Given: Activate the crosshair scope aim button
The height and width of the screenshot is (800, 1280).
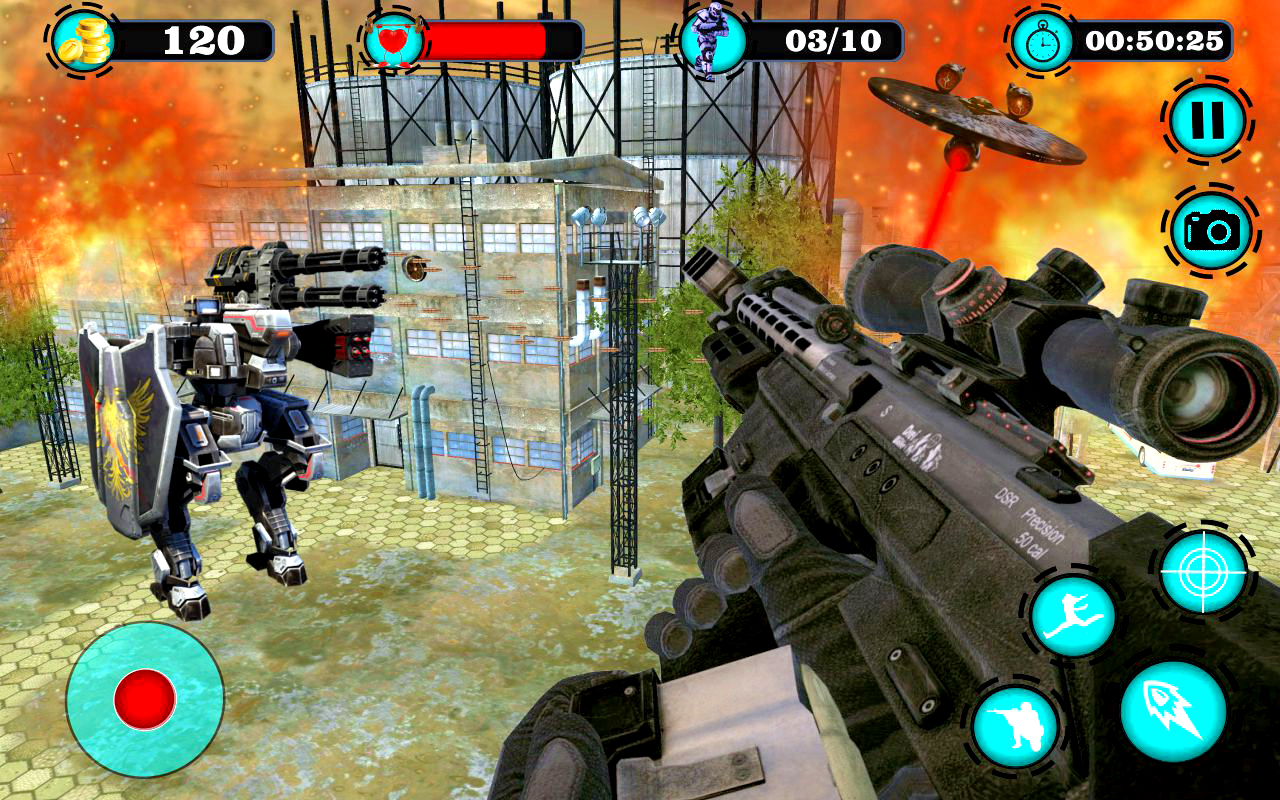Looking at the screenshot, I should [1204, 571].
